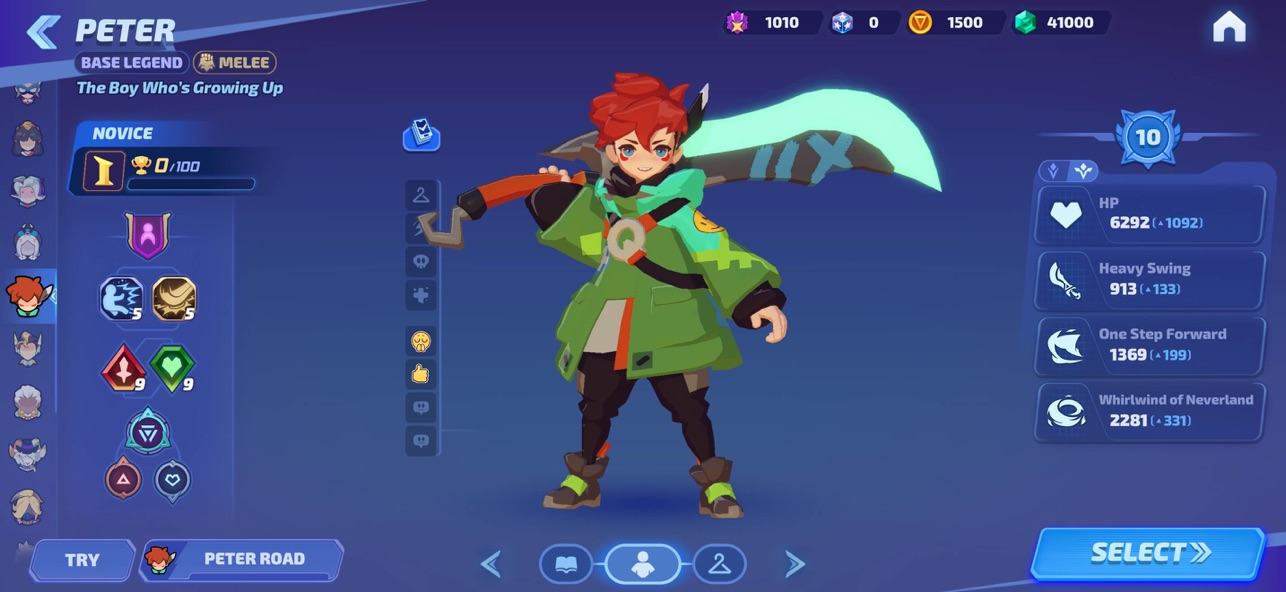This screenshot has width=1286, height=592.
Task: Open the blue checklist card icon
Action: pyautogui.click(x=421, y=135)
